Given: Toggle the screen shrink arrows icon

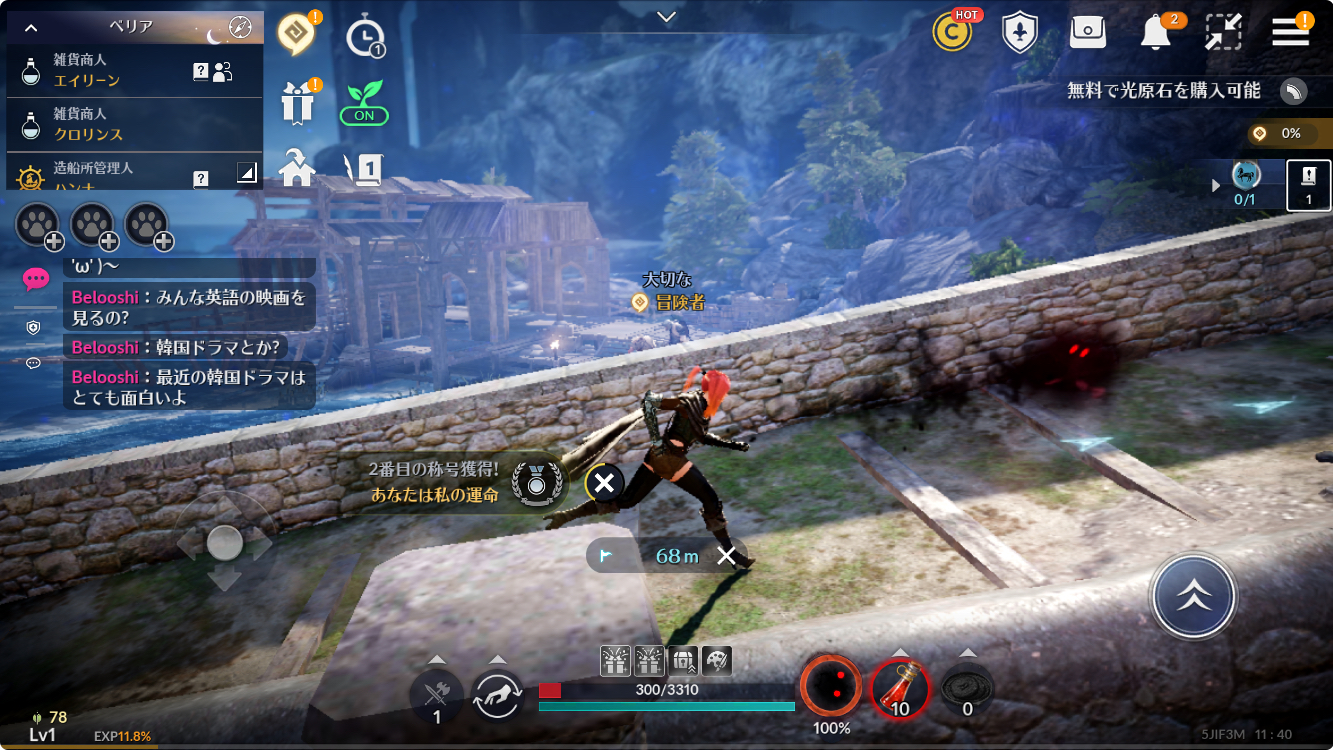Looking at the screenshot, I should click(x=1223, y=32).
